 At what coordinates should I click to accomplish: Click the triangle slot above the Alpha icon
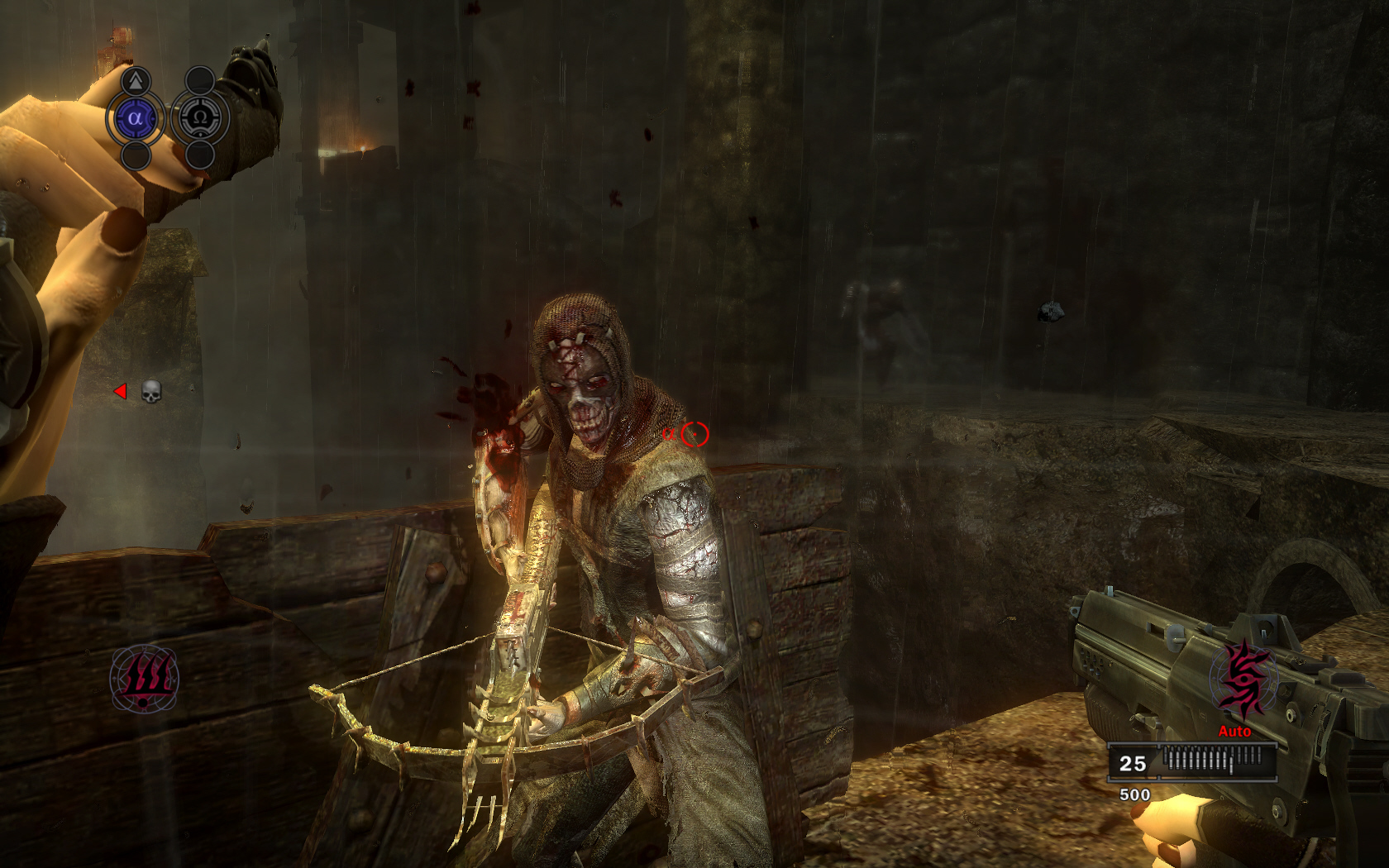(x=136, y=81)
